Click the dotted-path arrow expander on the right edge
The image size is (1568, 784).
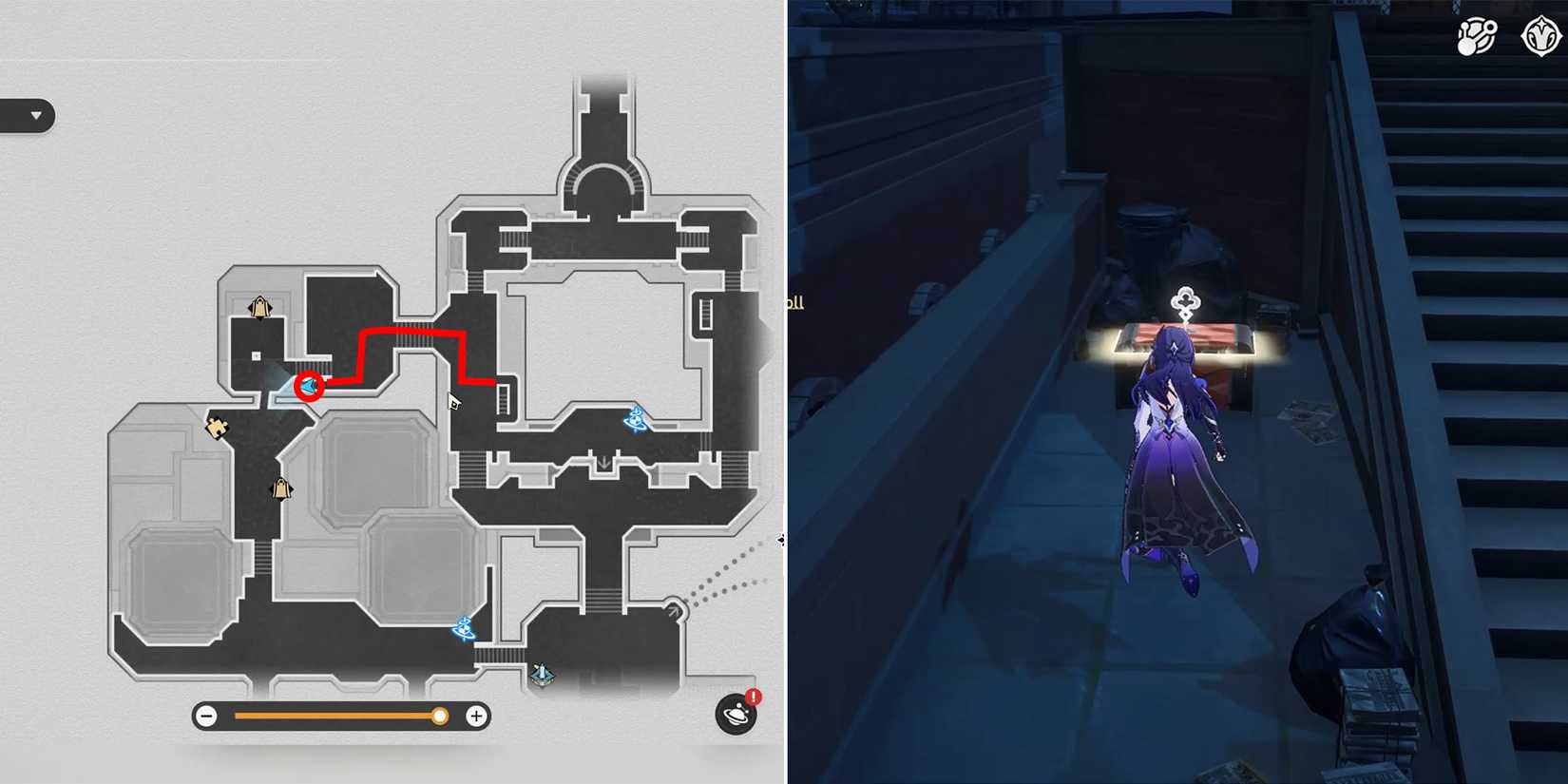pyautogui.click(x=783, y=540)
